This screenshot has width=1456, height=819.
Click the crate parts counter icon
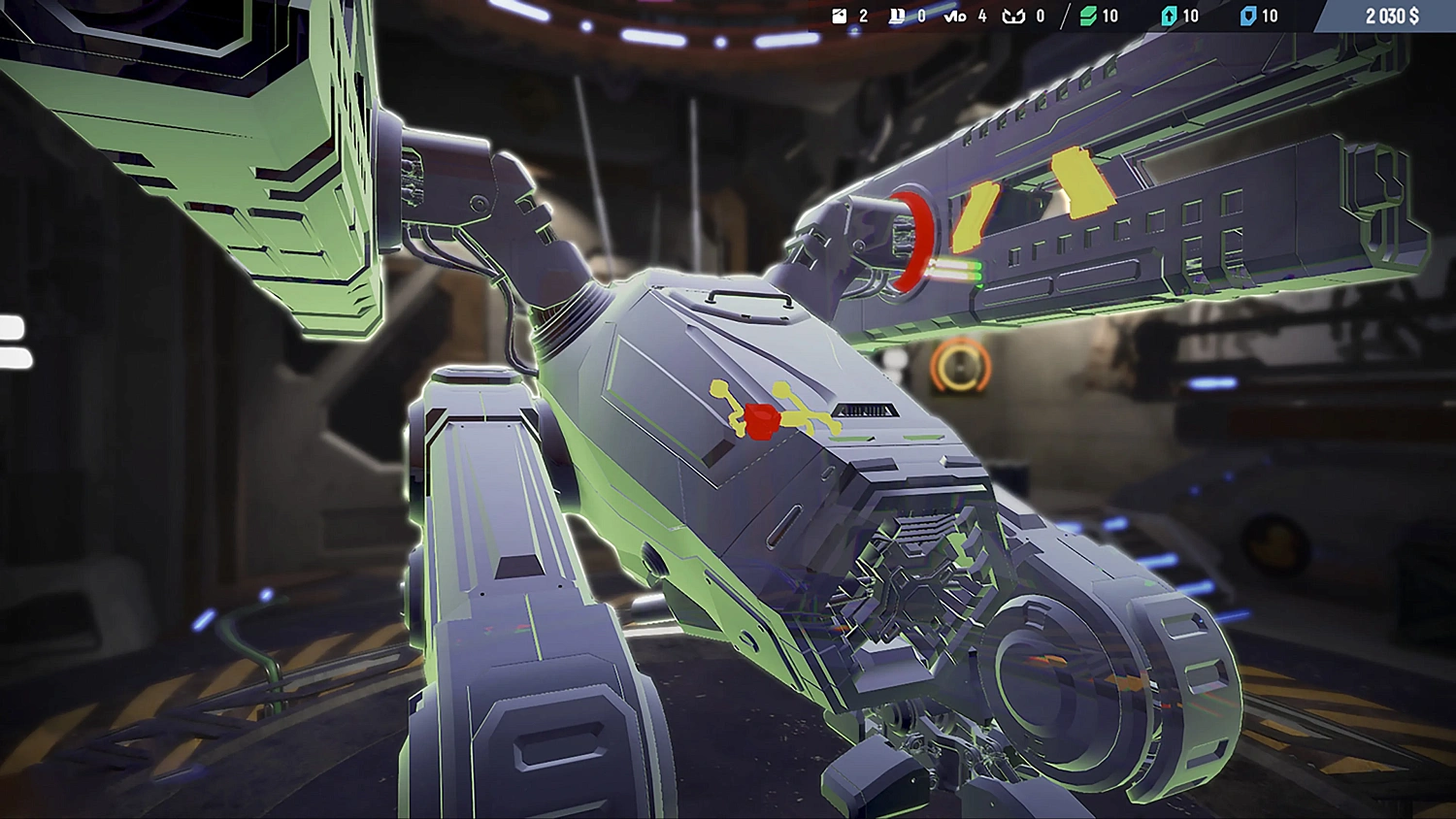(840, 16)
